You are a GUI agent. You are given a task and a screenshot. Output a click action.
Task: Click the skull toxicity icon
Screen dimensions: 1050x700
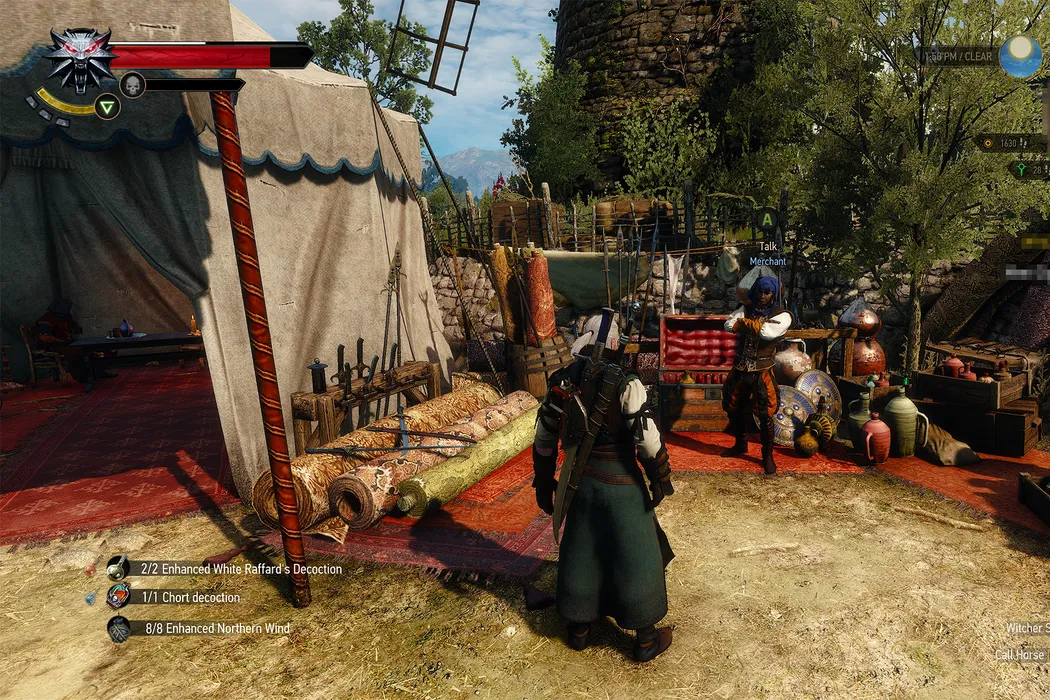click(x=132, y=85)
